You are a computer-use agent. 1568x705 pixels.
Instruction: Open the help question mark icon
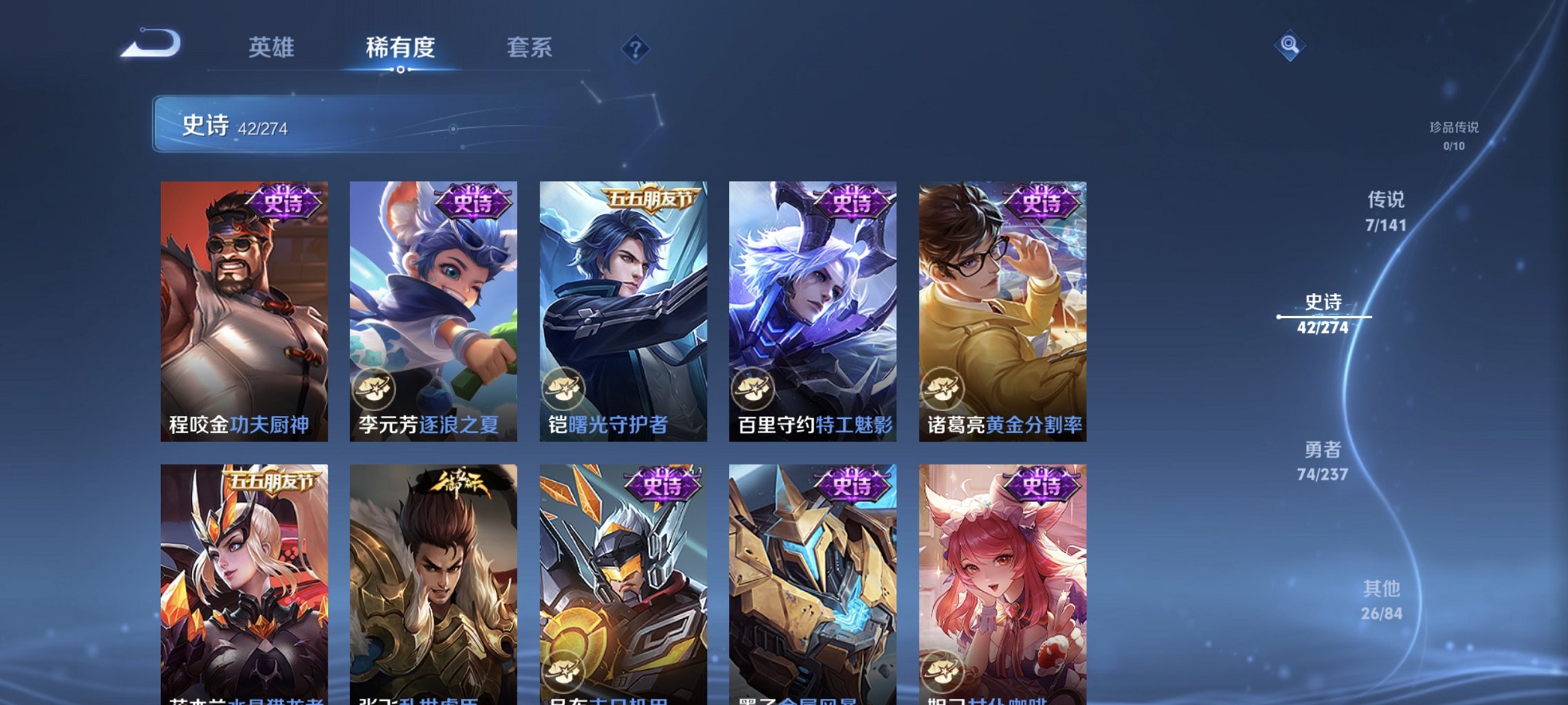635,48
